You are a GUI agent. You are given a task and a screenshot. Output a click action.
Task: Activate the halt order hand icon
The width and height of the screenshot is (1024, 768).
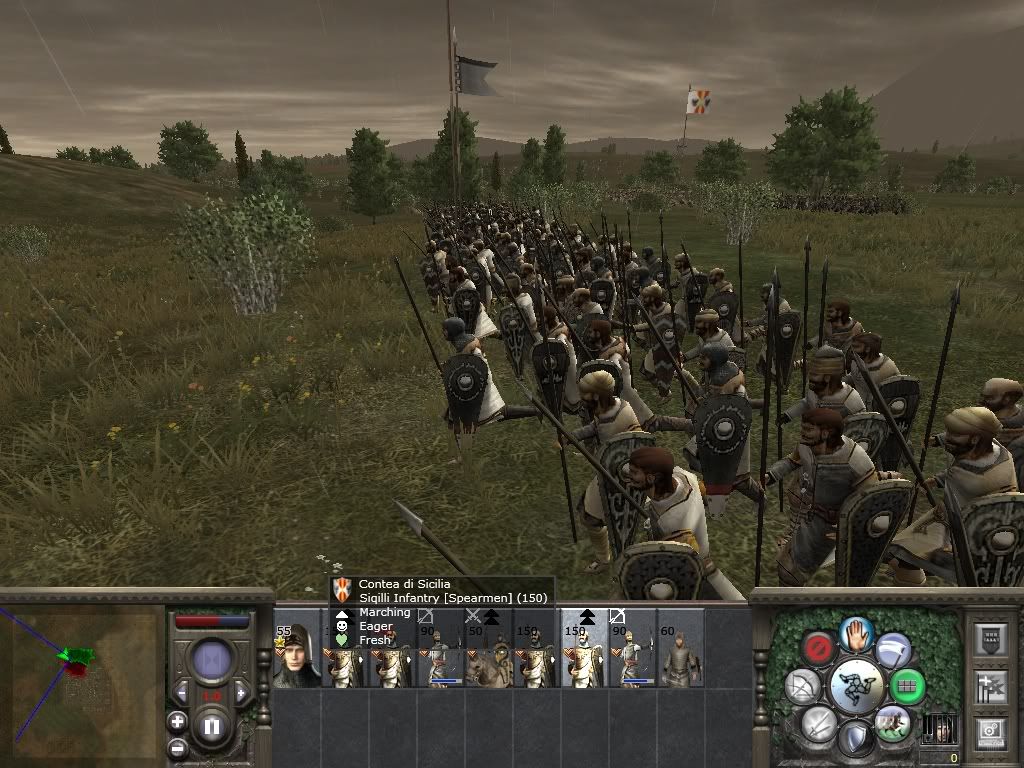[x=857, y=633]
